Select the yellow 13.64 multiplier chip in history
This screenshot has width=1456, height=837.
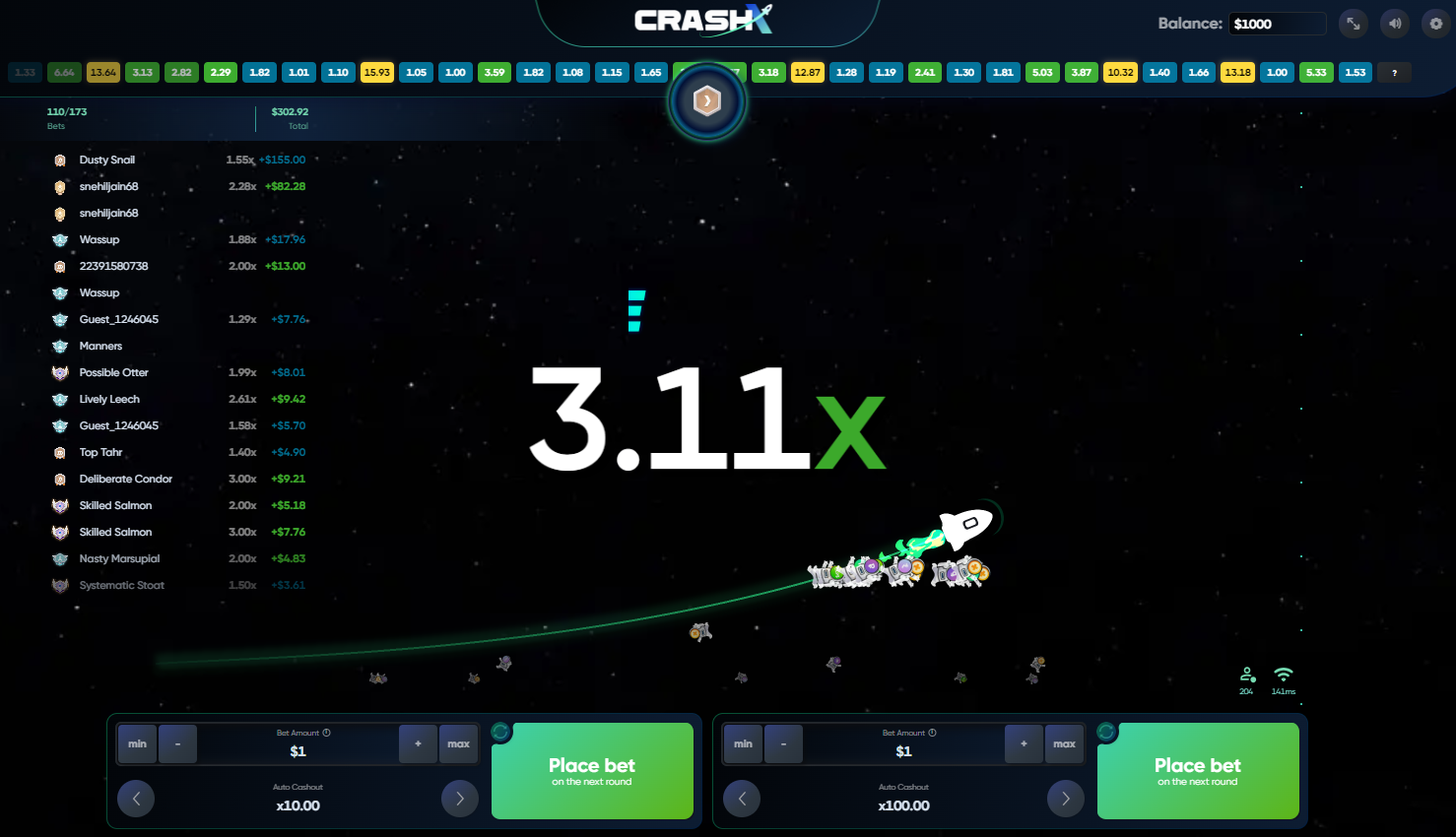pyautogui.click(x=102, y=72)
